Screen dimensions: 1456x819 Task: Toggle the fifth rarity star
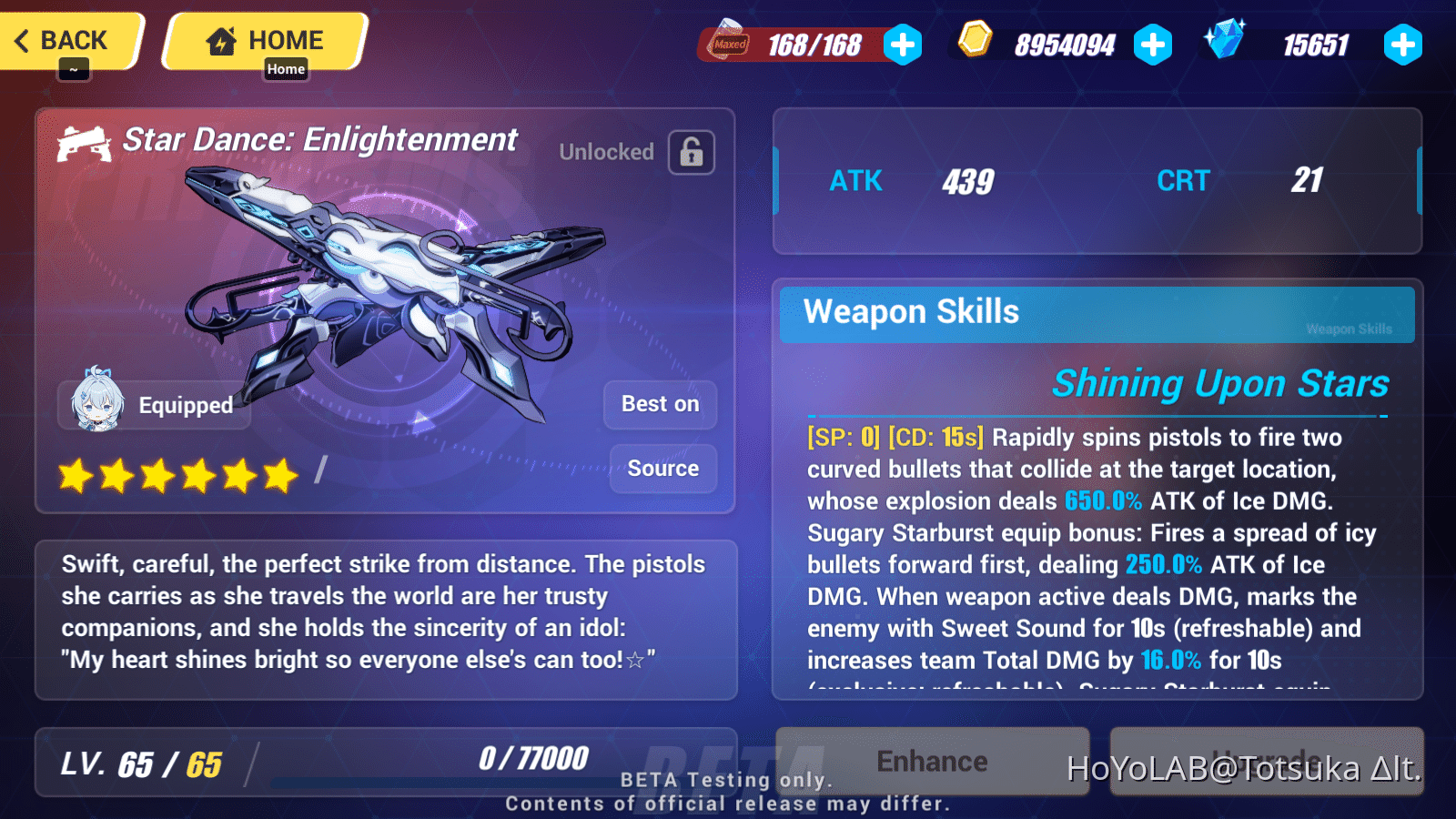tap(238, 474)
